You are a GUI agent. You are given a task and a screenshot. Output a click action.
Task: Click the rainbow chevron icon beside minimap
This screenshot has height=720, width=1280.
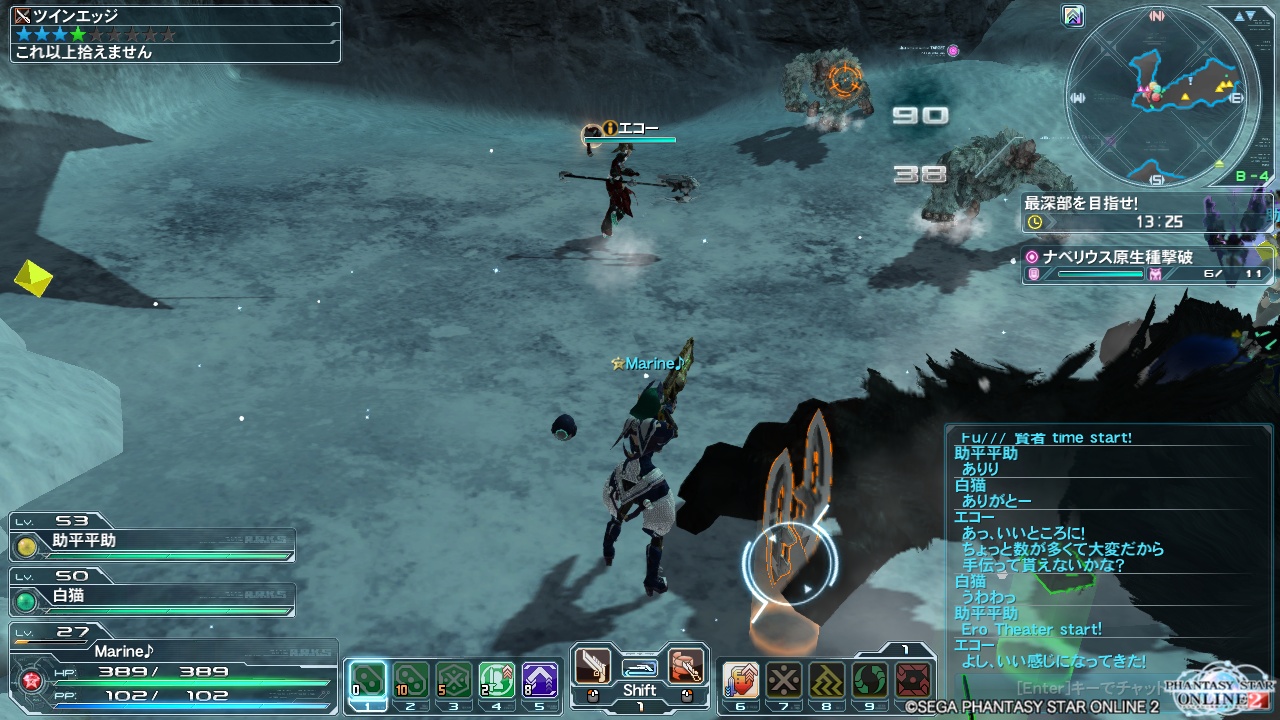1075,16
